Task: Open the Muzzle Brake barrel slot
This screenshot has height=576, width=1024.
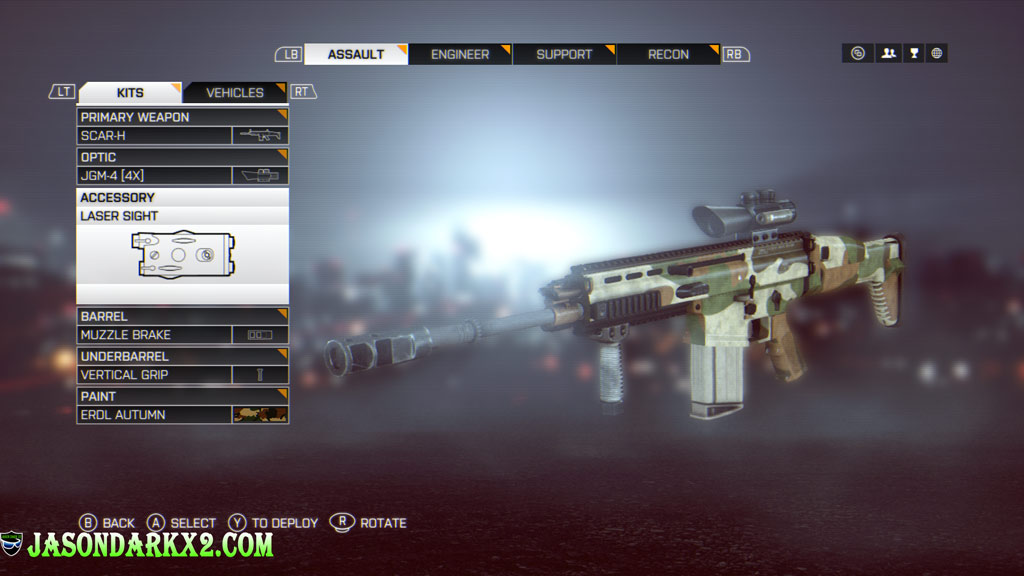Action: [182, 335]
